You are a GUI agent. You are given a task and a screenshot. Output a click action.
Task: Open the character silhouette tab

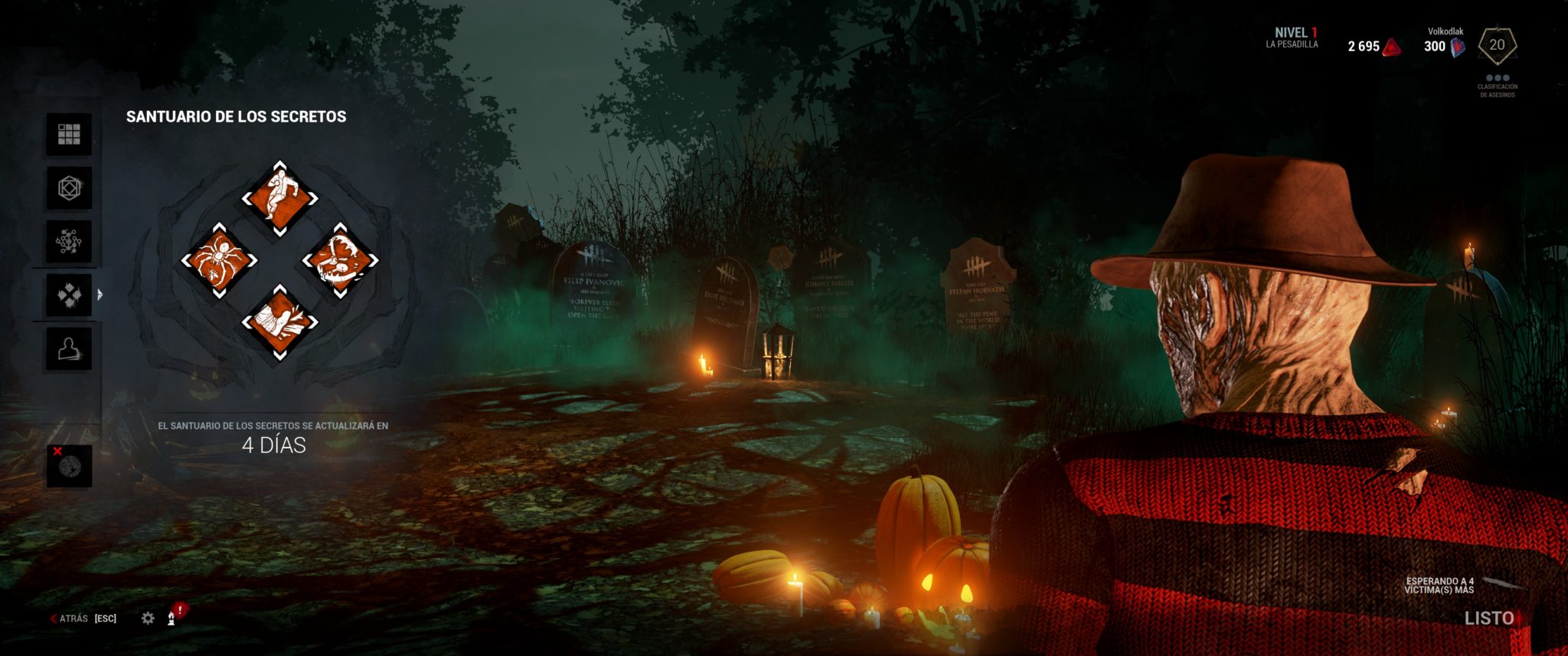69,349
